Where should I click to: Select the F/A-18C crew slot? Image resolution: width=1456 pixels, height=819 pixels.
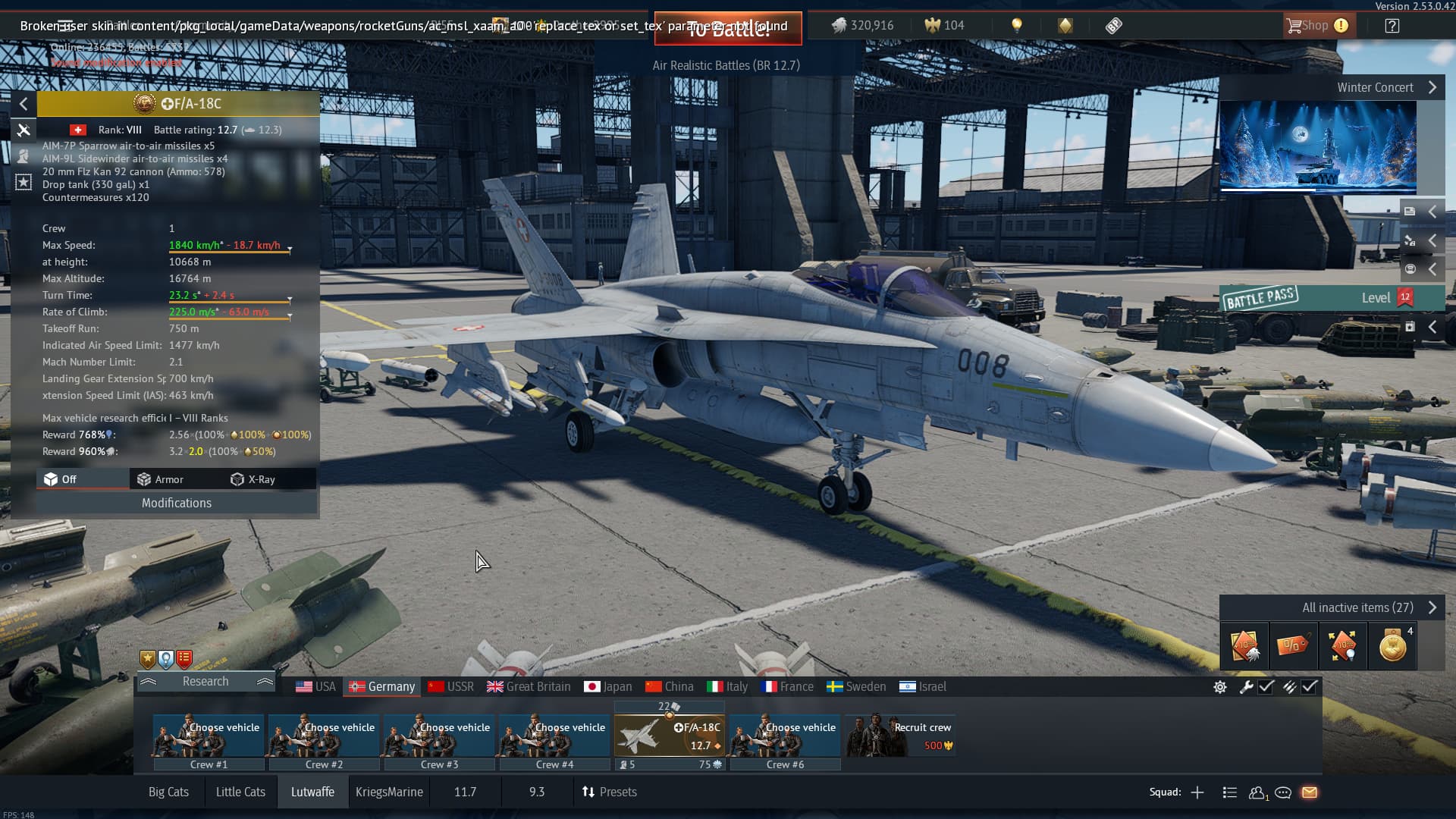coord(669,736)
